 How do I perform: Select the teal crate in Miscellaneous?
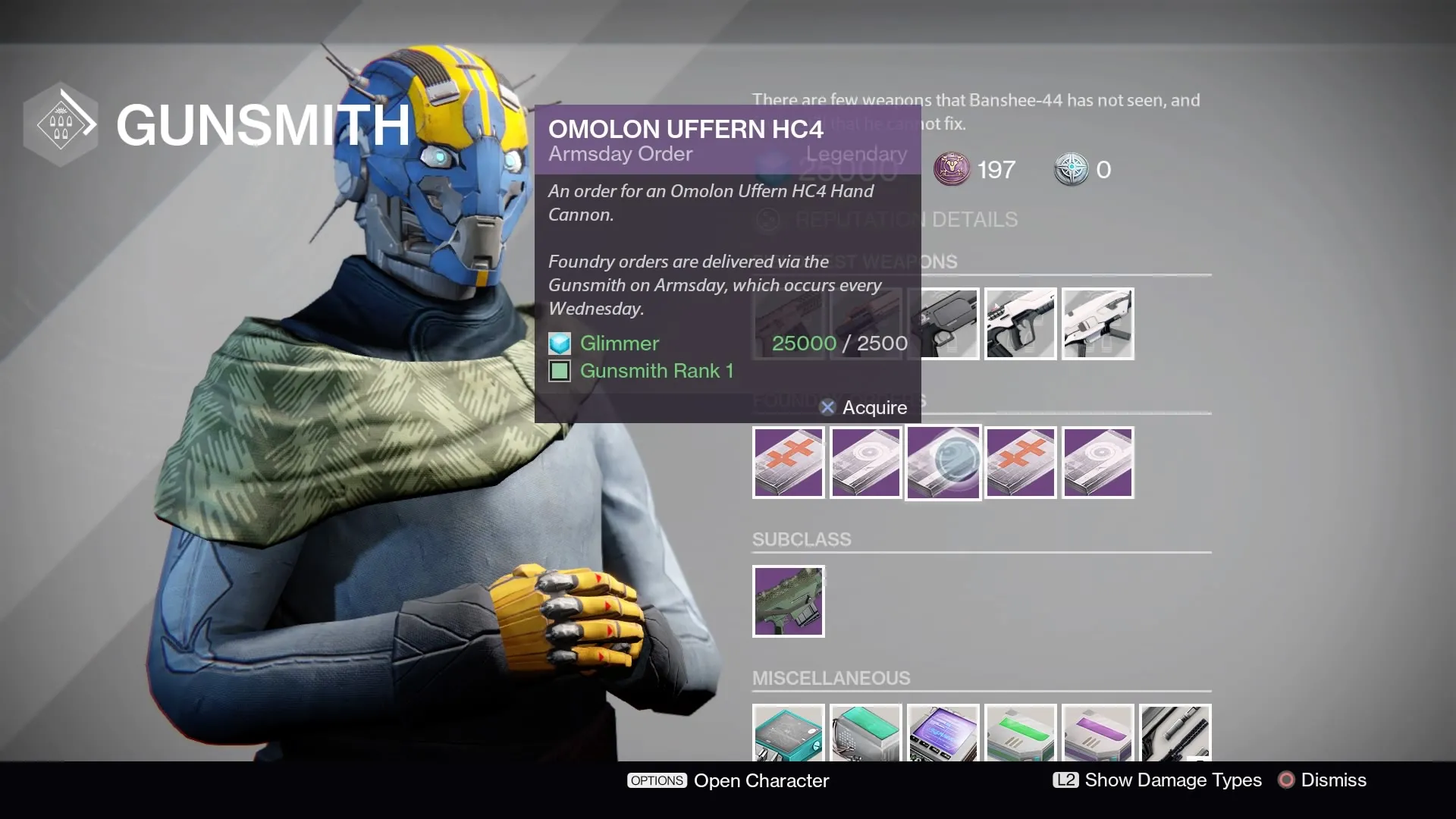(788, 734)
